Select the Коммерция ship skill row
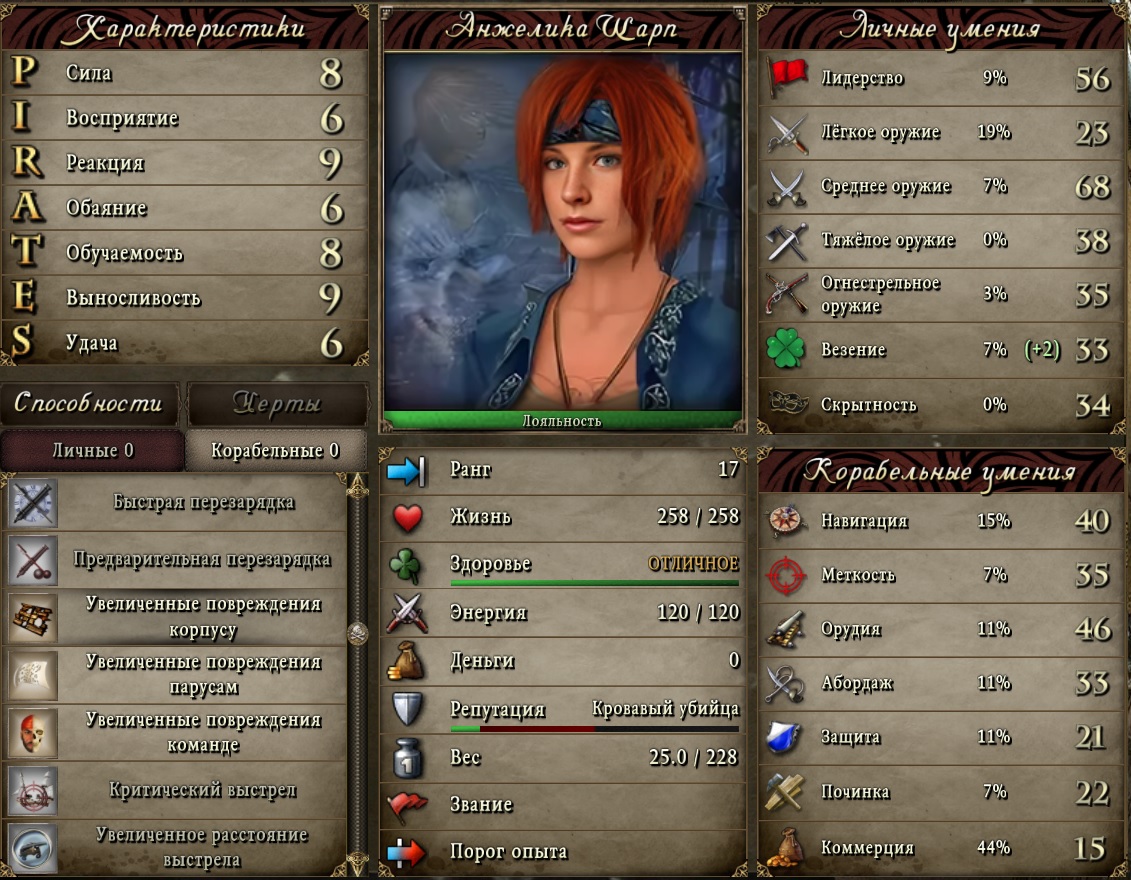The width and height of the screenshot is (1131, 880). pyautogui.click(x=938, y=848)
